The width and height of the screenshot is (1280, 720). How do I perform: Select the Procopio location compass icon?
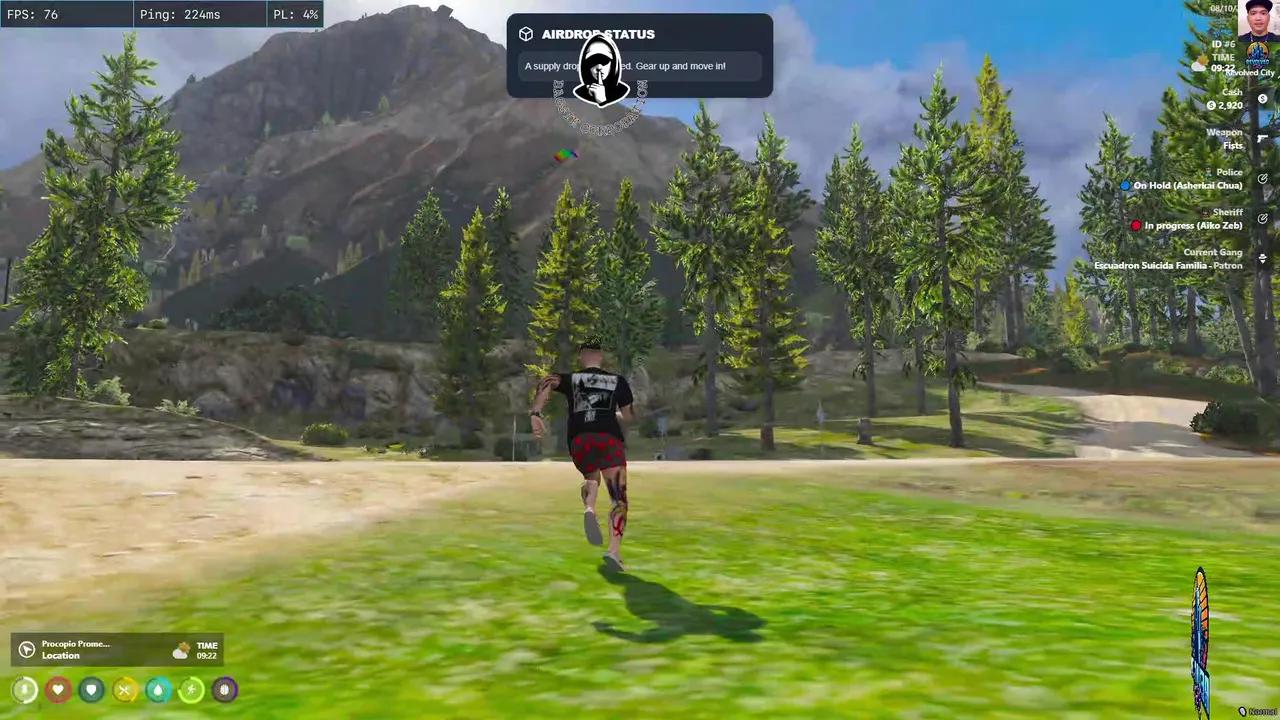[27, 649]
